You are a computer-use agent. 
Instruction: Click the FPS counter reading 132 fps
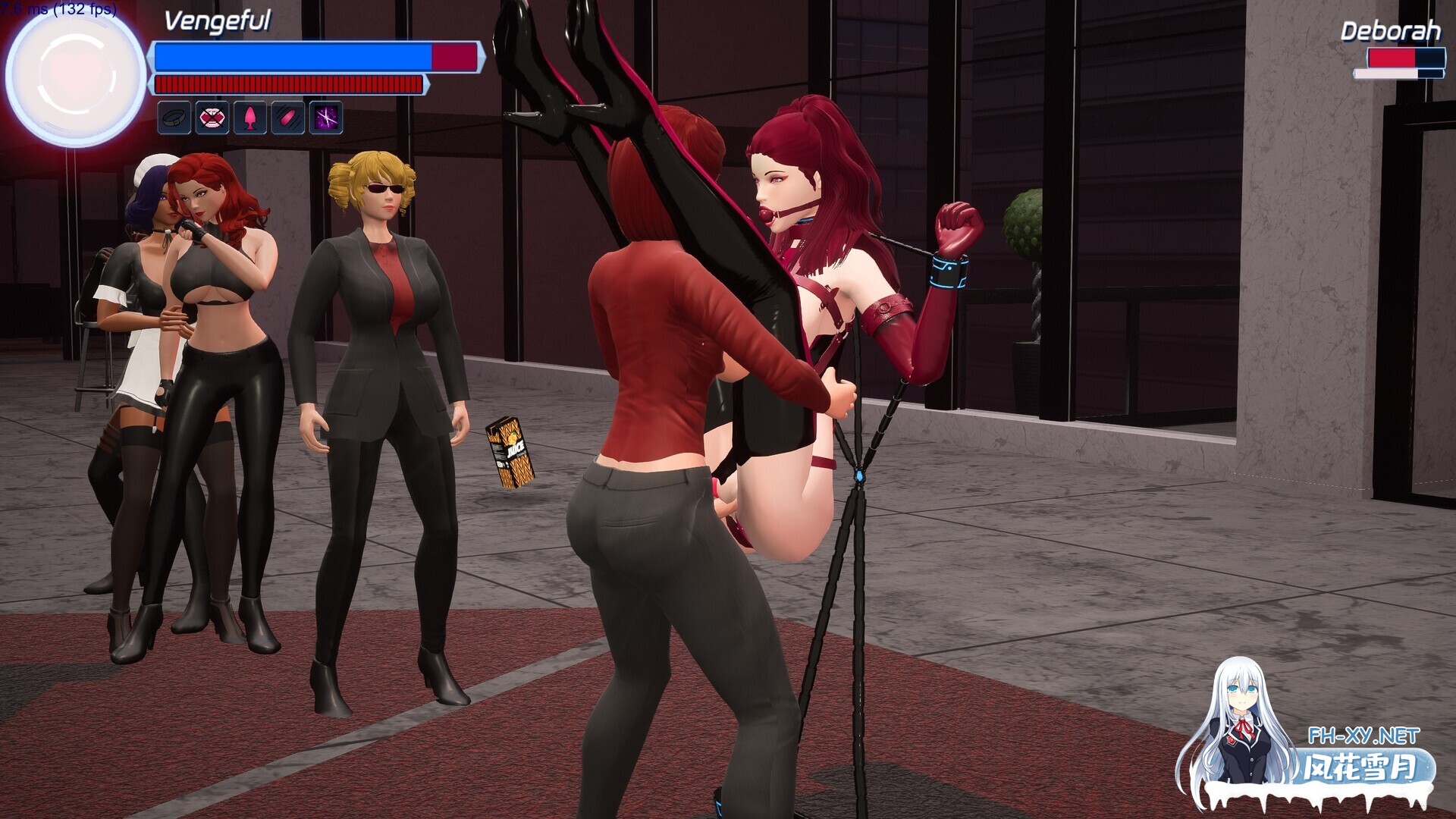pyautogui.click(x=59, y=10)
